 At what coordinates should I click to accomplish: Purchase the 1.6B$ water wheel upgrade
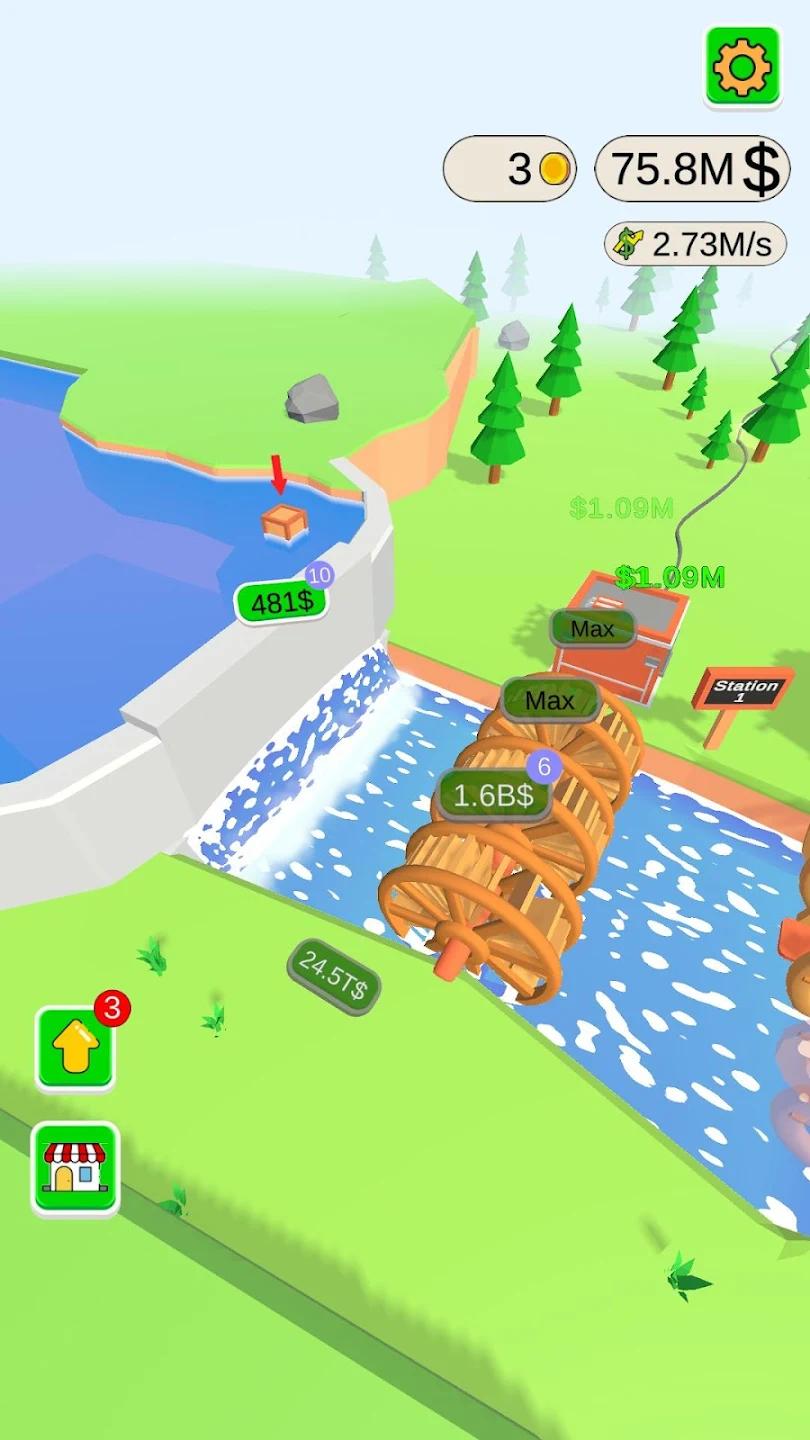point(495,796)
